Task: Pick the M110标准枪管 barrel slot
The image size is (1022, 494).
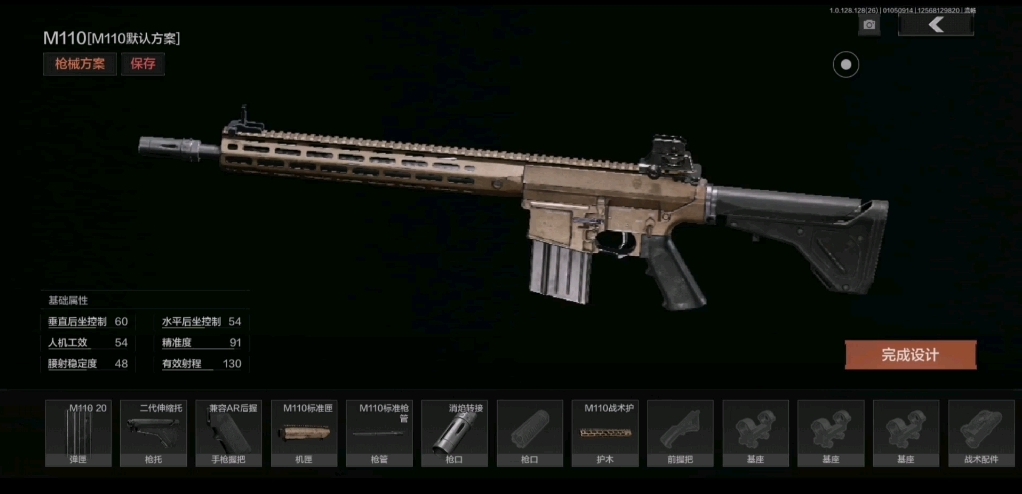Action: tap(379, 433)
